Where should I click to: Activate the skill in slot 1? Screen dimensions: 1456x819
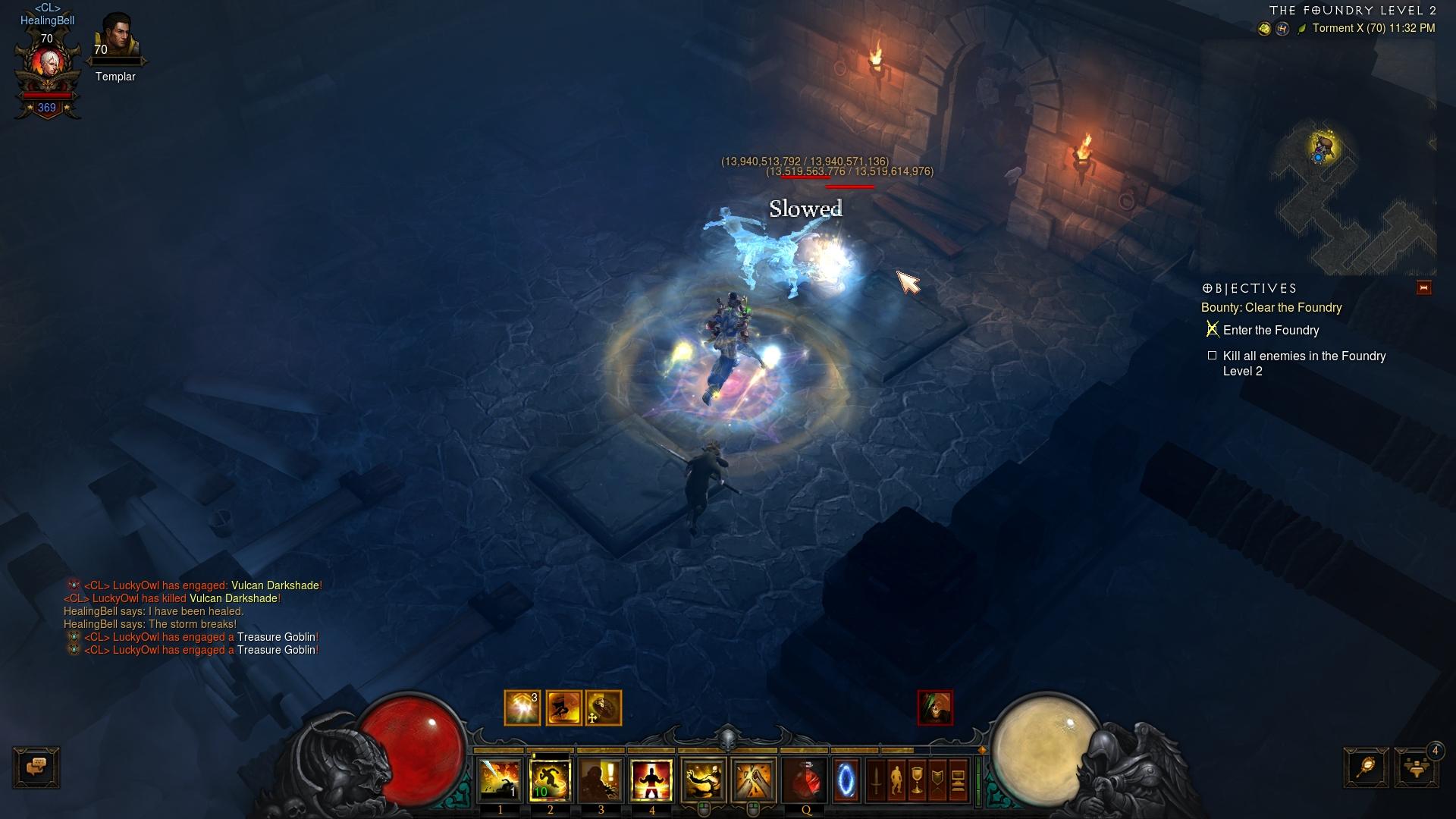(x=500, y=780)
